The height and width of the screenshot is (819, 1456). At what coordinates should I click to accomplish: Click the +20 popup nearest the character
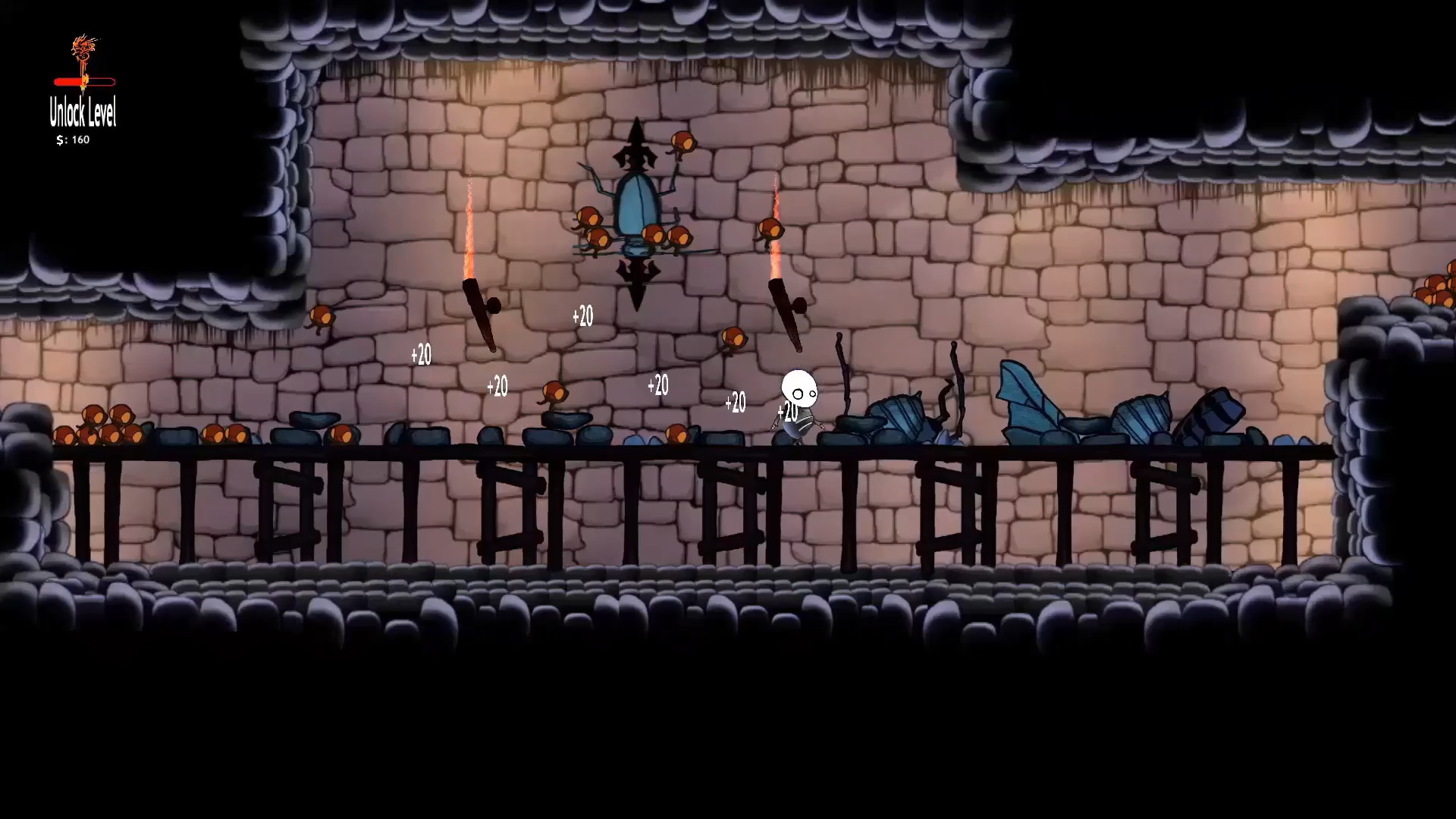tap(787, 413)
